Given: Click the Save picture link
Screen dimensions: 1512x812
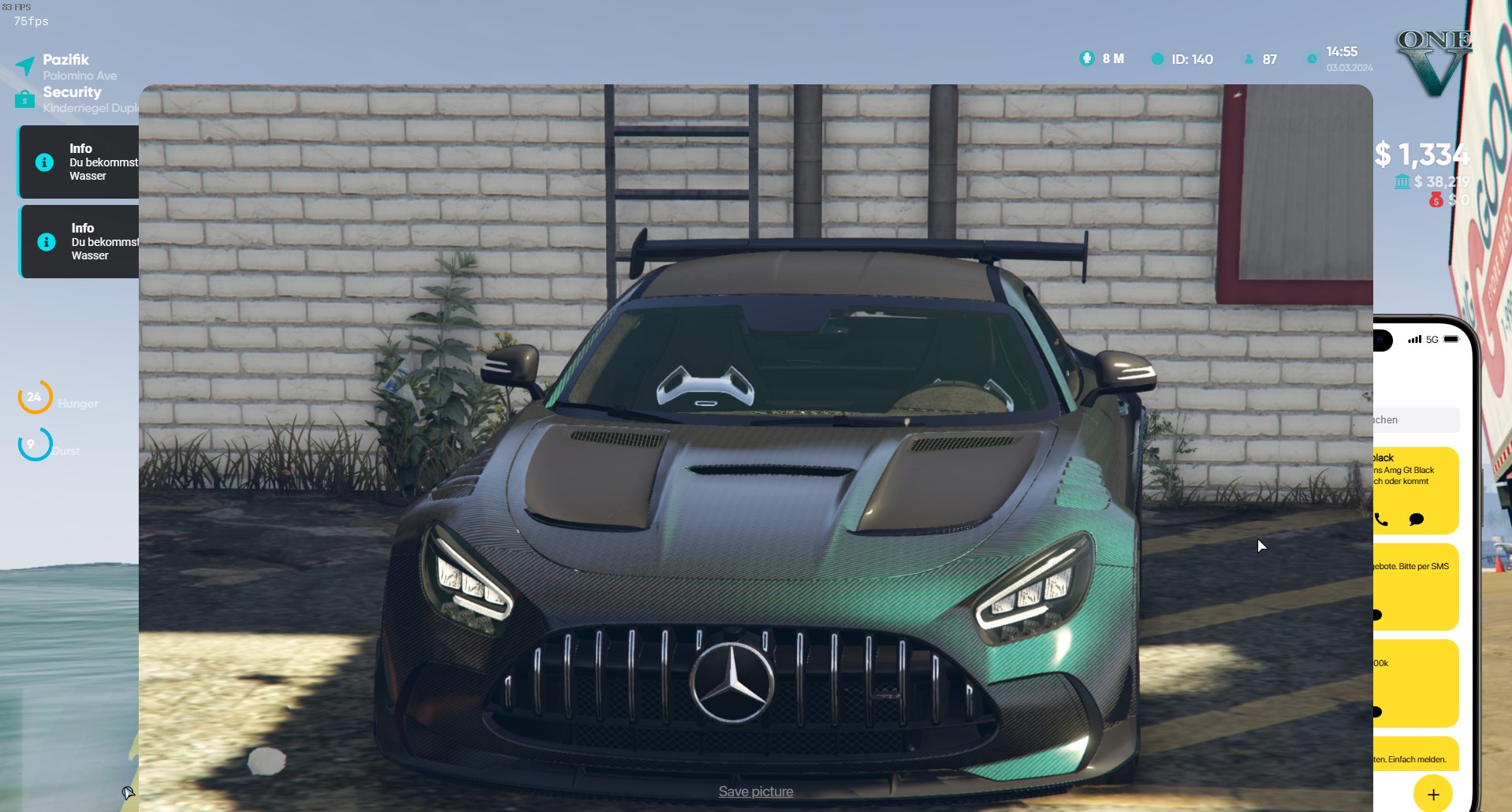Looking at the screenshot, I should pos(755,792).
